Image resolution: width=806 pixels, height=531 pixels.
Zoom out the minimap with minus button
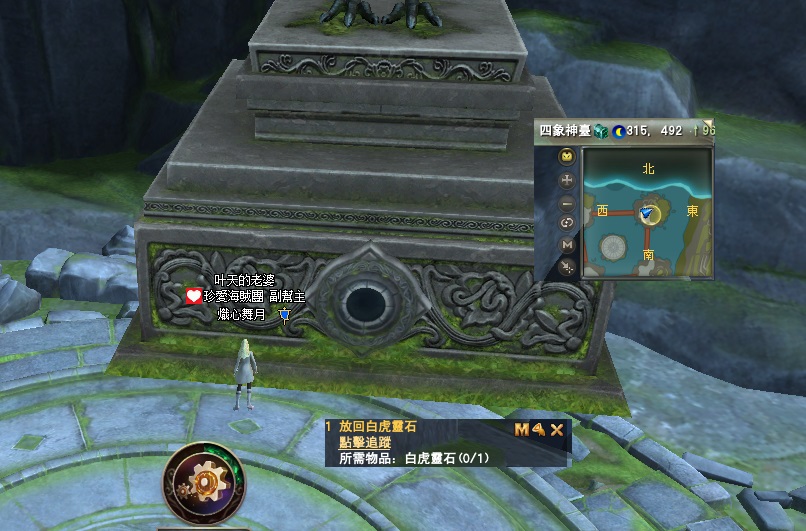click(567, 201)
